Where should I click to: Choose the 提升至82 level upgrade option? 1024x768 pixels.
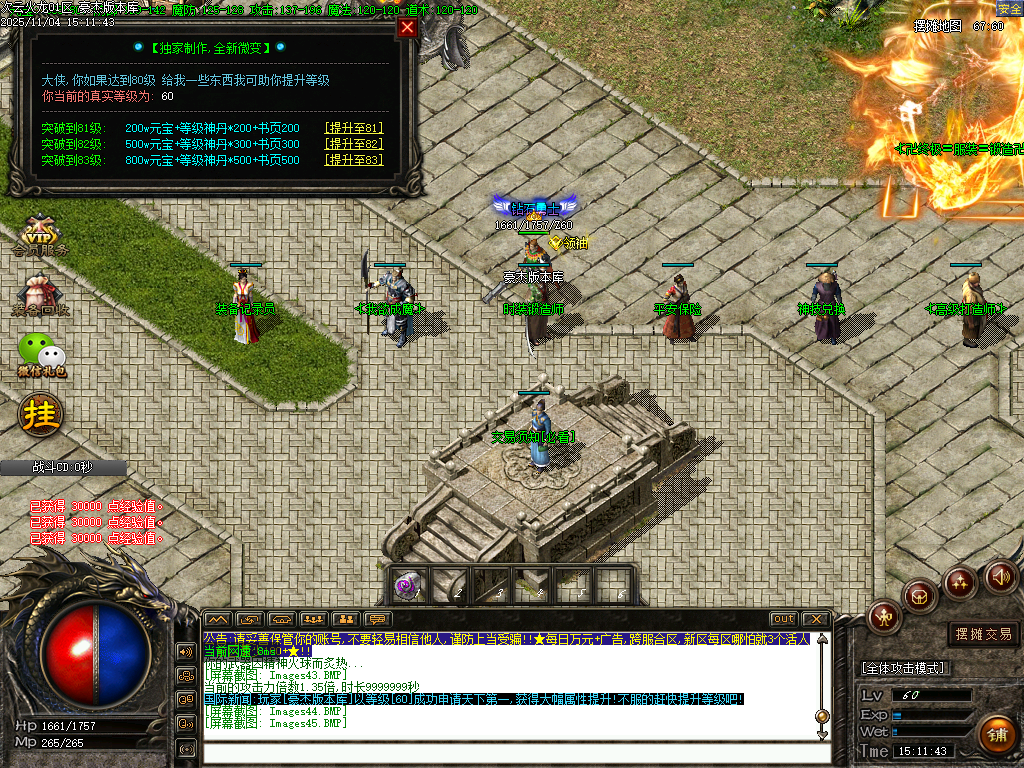(x=354, y=144)
